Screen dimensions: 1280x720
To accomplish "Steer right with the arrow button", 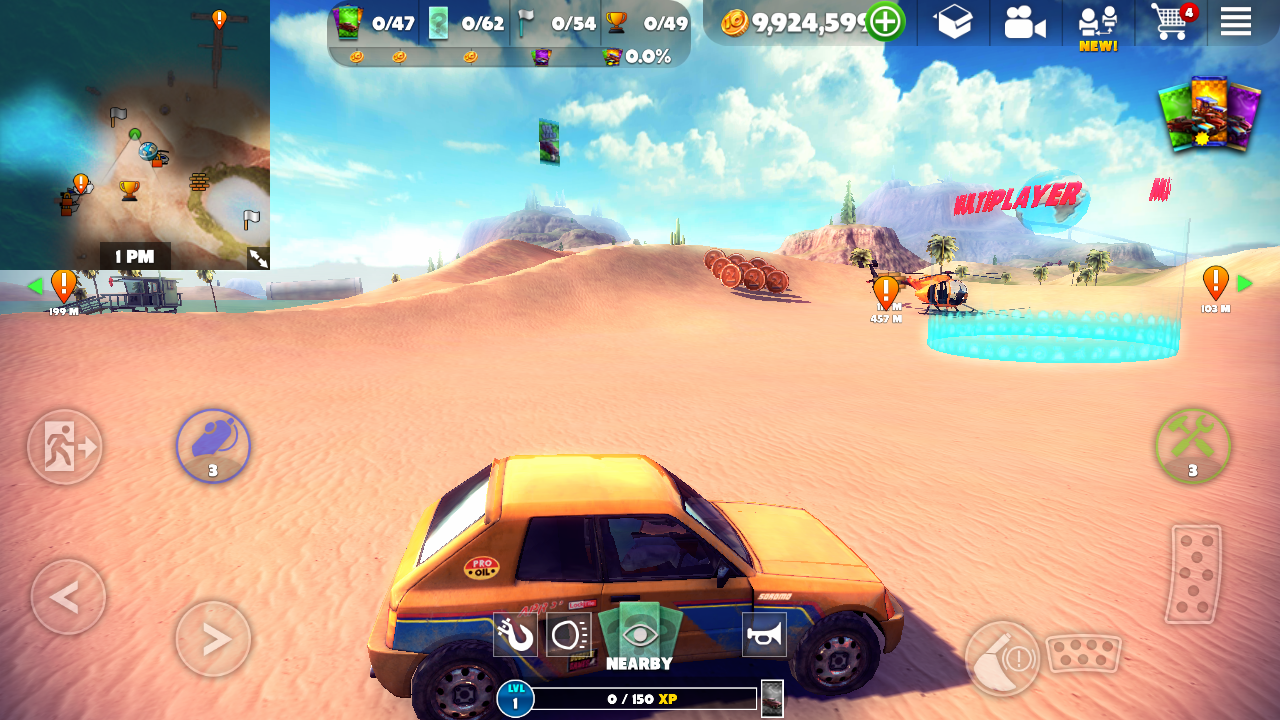I will 213,638.
